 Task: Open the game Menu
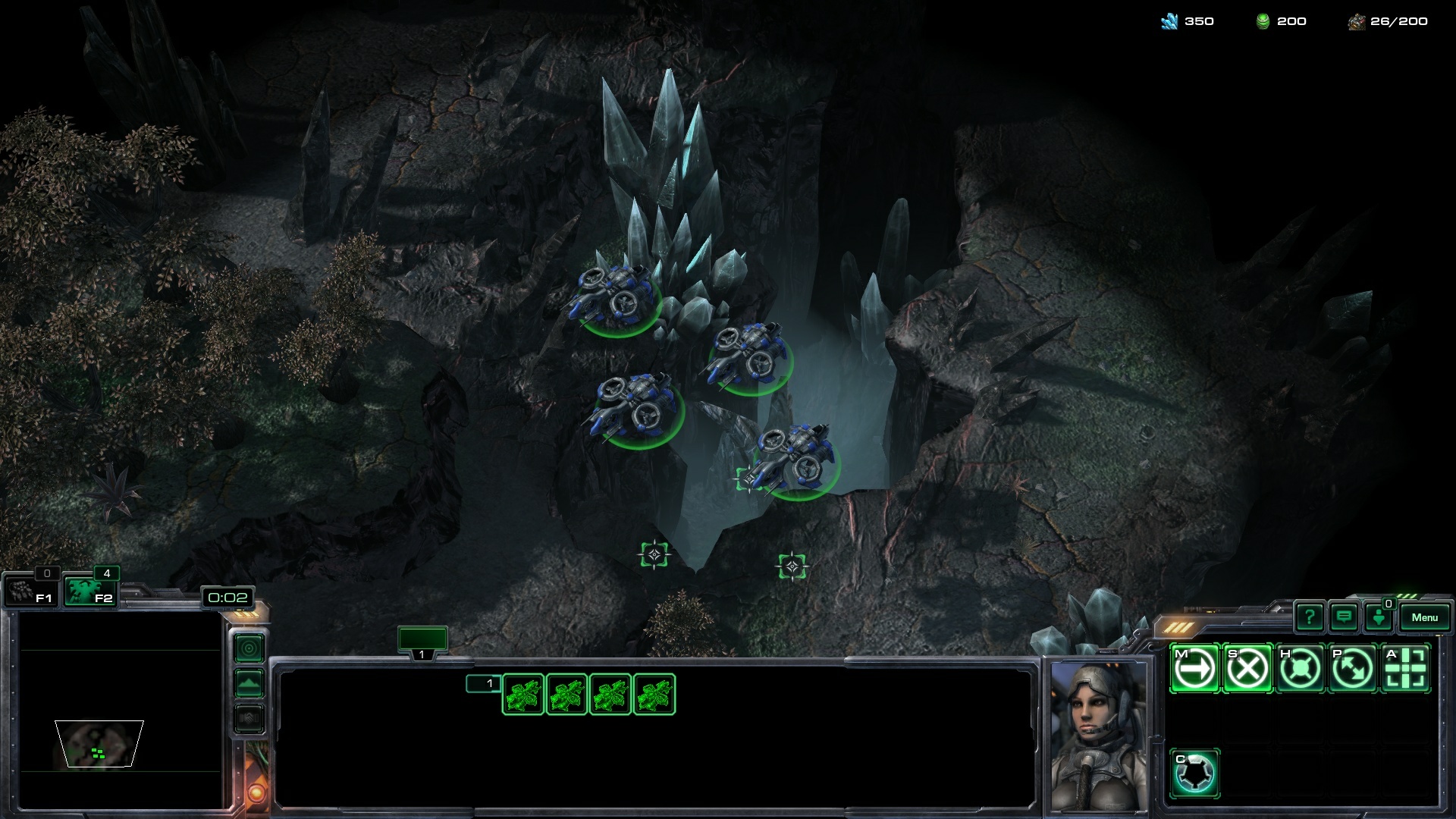coord(1424,617)
